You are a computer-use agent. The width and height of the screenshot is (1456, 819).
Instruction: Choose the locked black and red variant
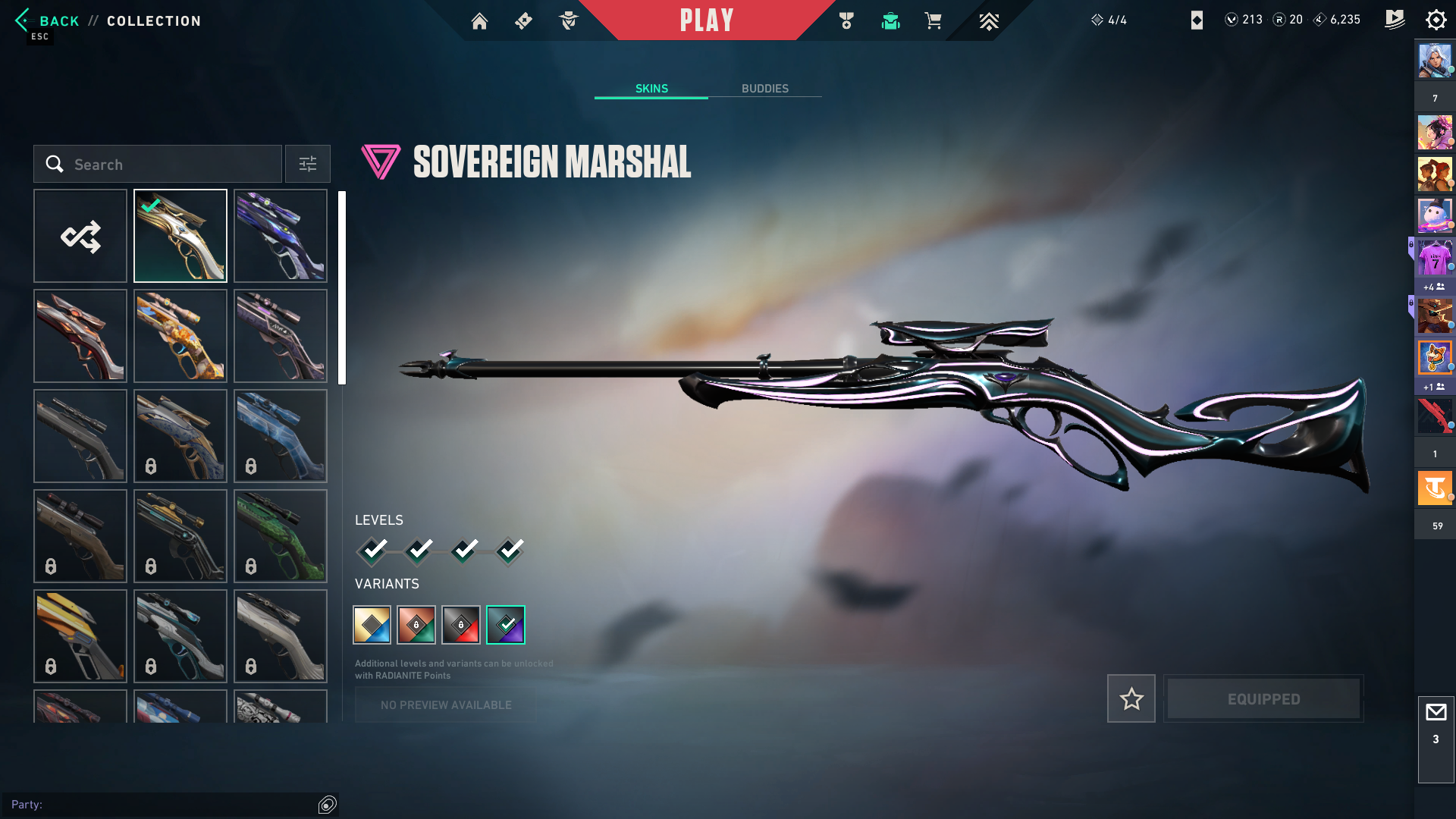pyautogui.click(x=461, y=625)
